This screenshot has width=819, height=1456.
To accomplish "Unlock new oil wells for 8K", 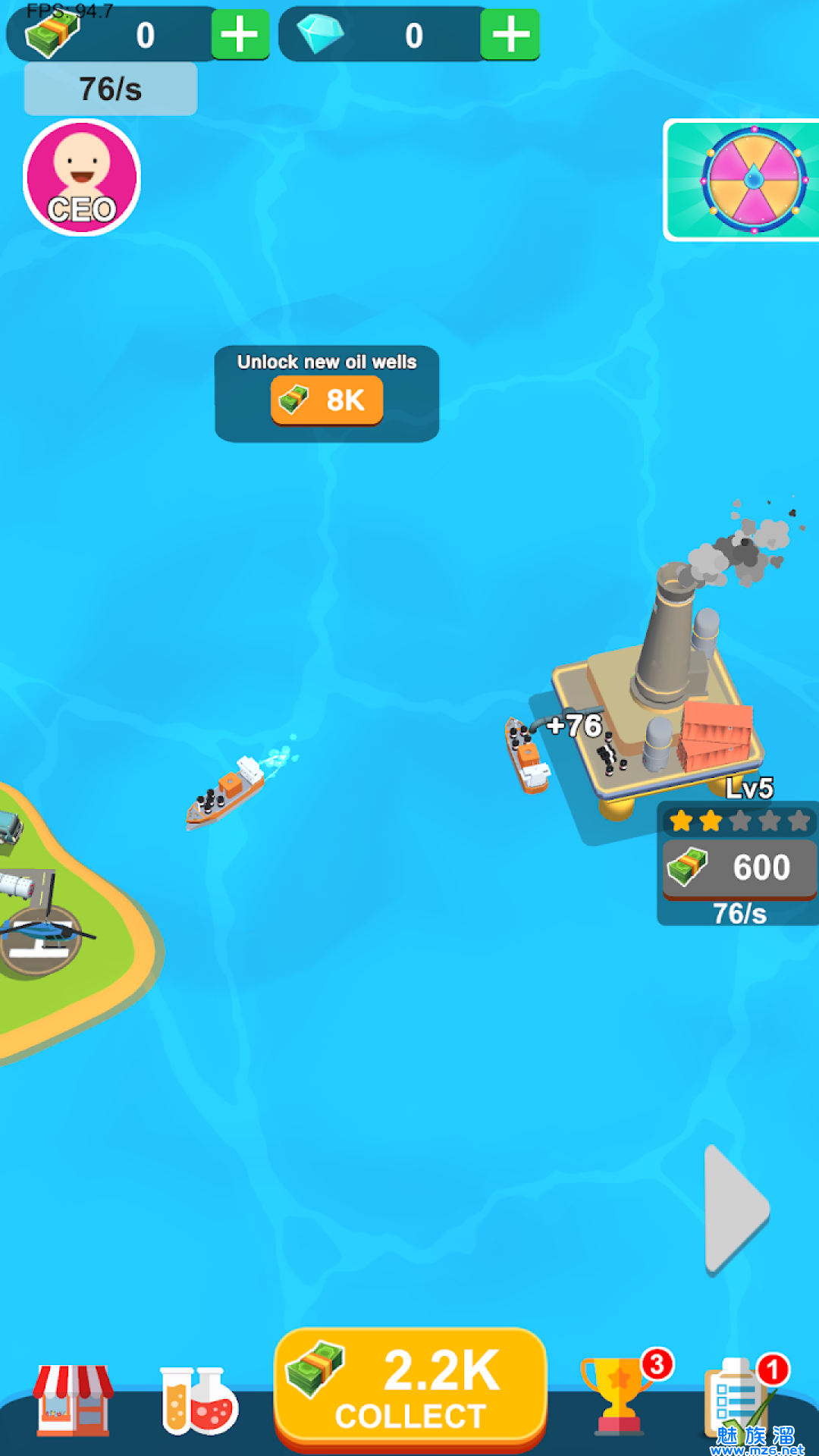I will (327, 400).
